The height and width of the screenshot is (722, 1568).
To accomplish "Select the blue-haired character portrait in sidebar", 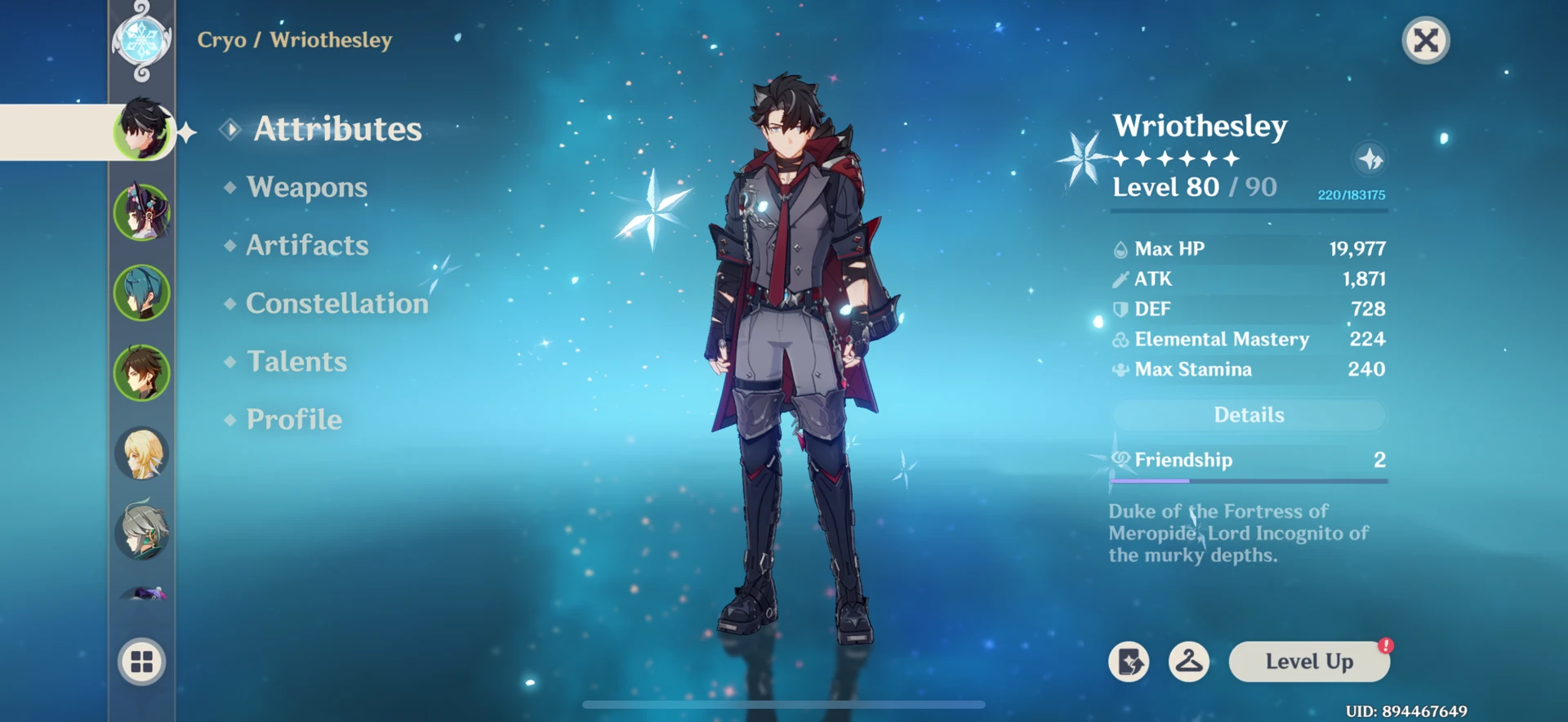I will click(141, 292).
